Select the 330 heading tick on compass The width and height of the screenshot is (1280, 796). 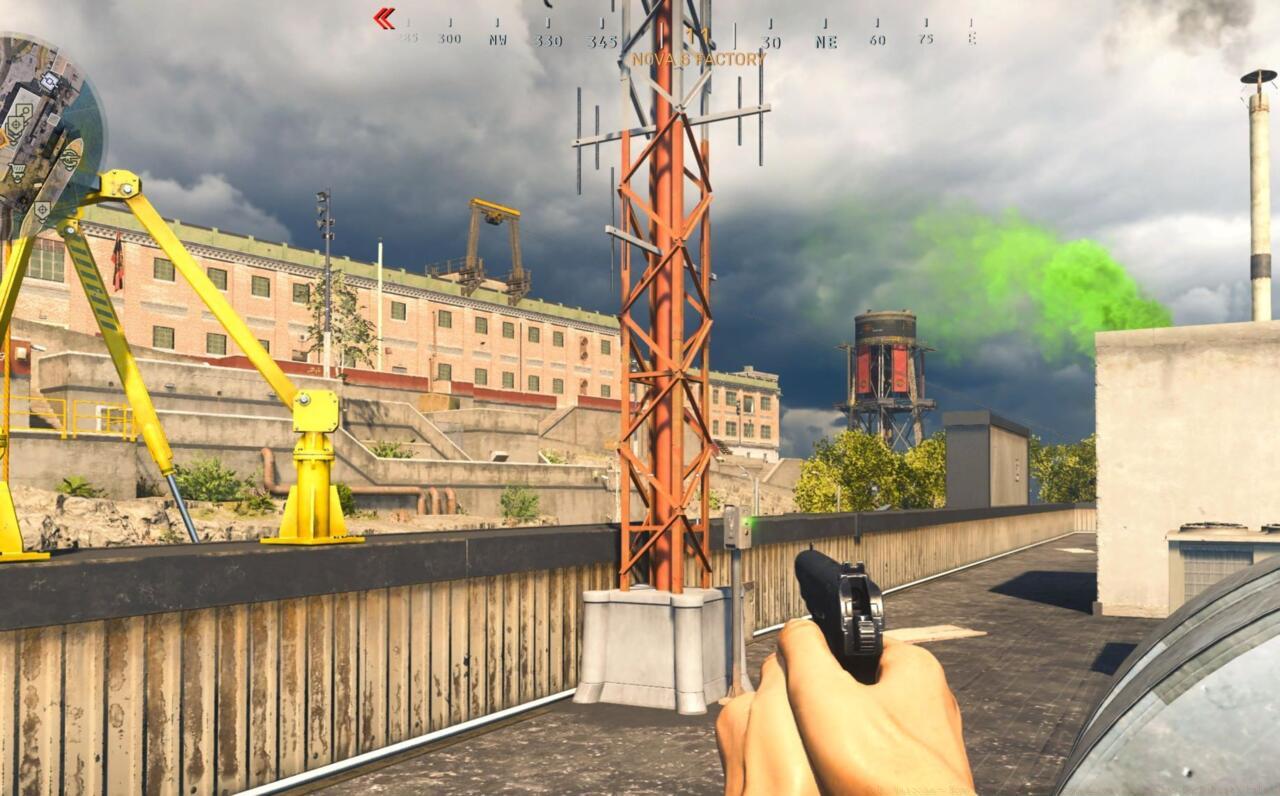(x=549, y=41)
